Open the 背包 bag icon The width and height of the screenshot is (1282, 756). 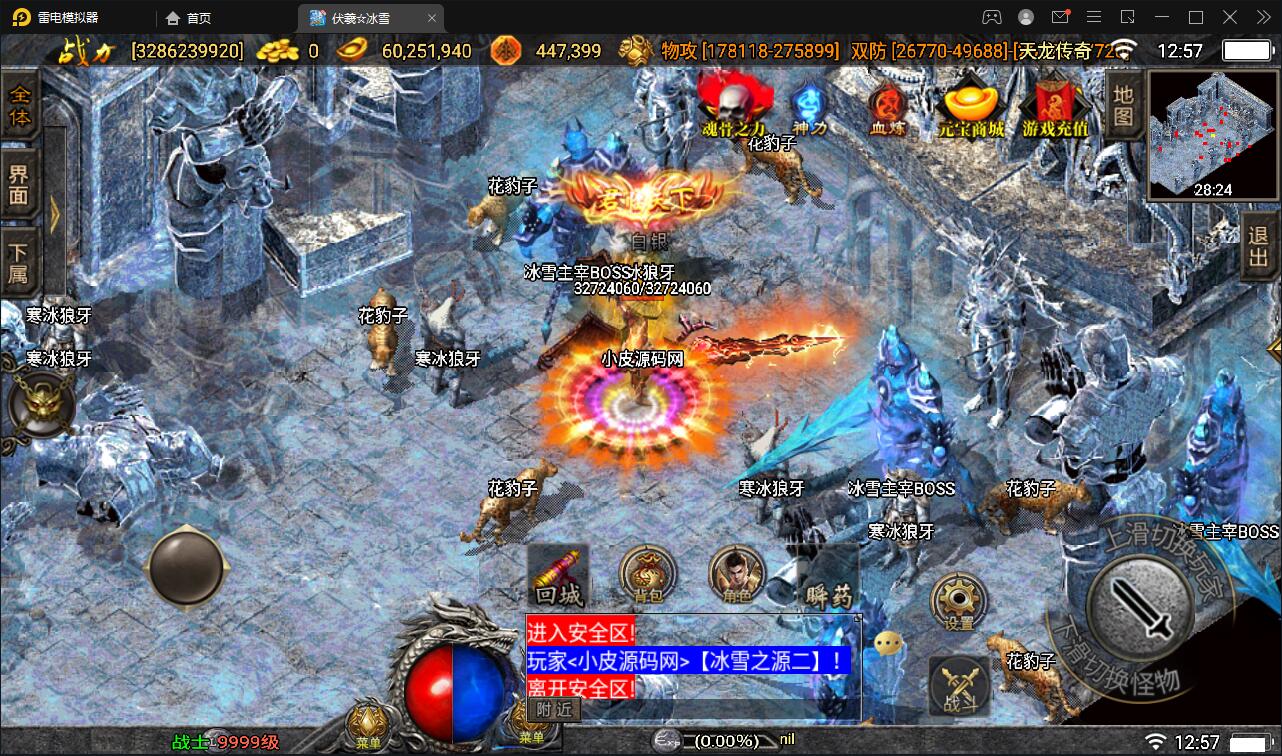[648, 576]
